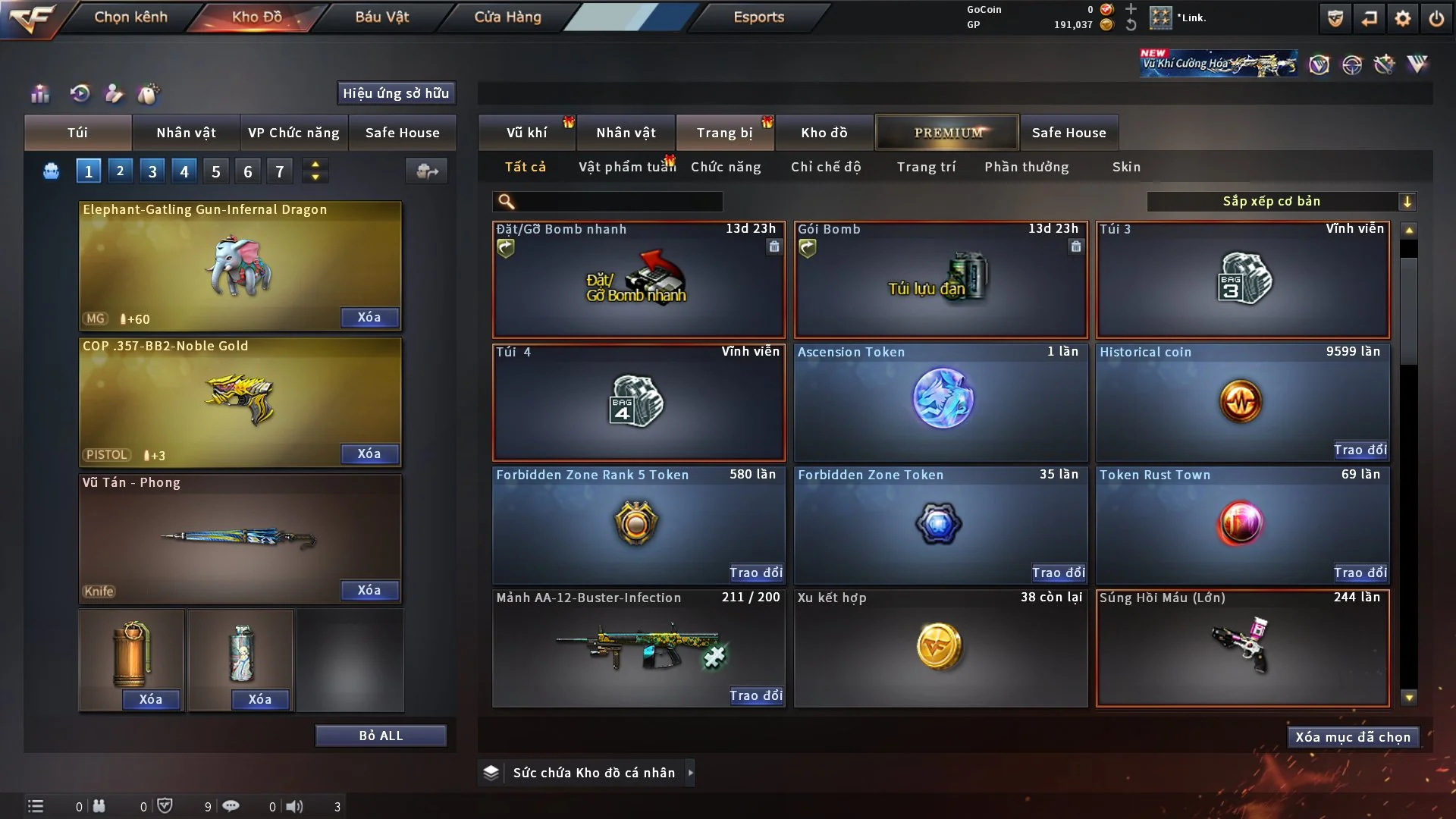Open the Esports menu entry
This screenshot has width=1456, height=819.
coord(758,17)
